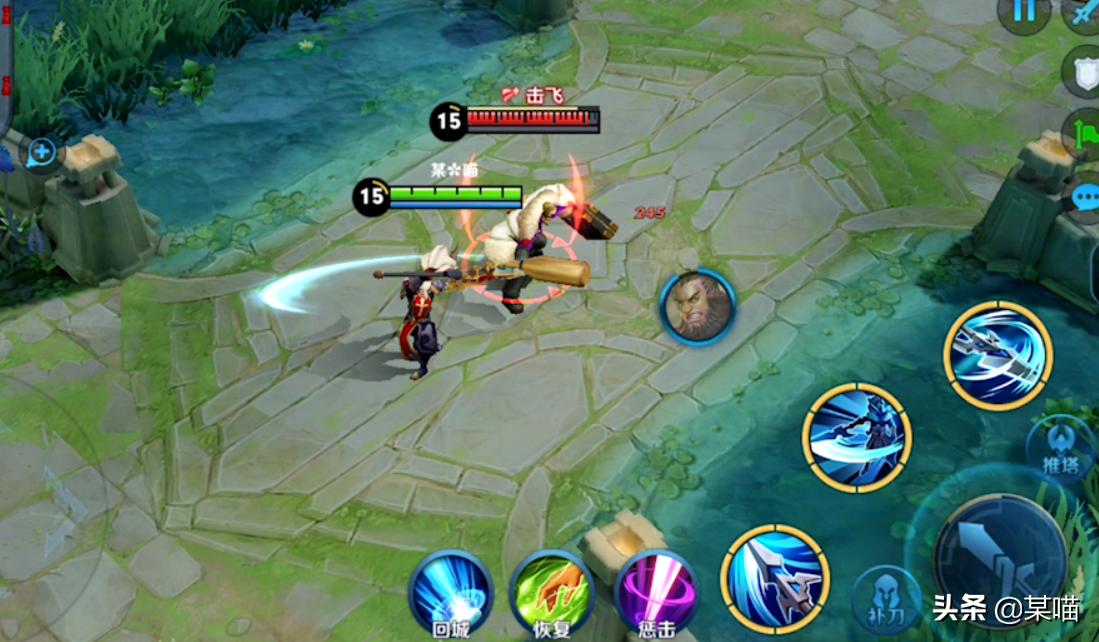Activate the 回城 recall ability
1099x642 pixels.
click(451, 590)
